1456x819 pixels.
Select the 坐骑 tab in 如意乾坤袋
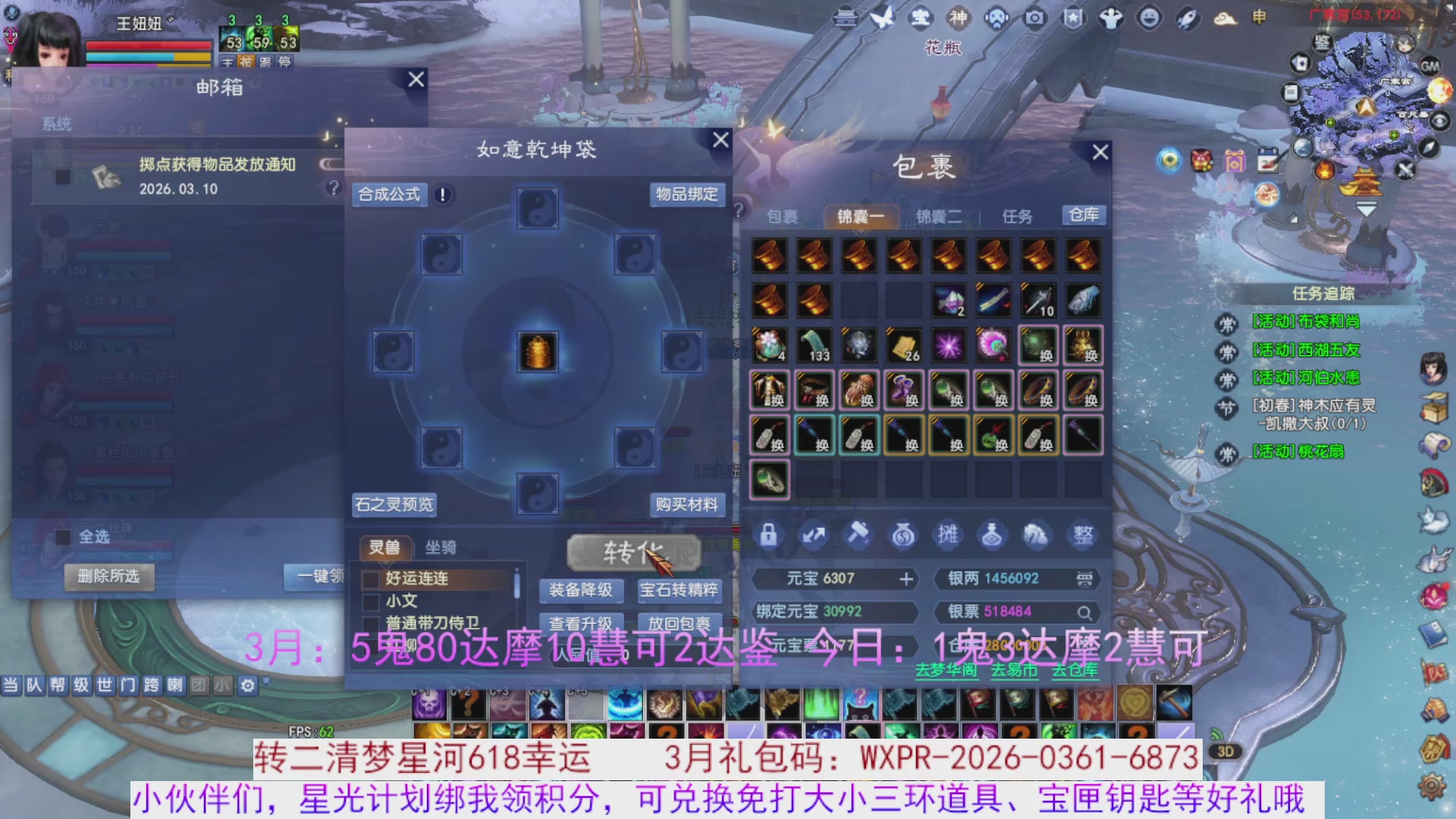(440, 547)
